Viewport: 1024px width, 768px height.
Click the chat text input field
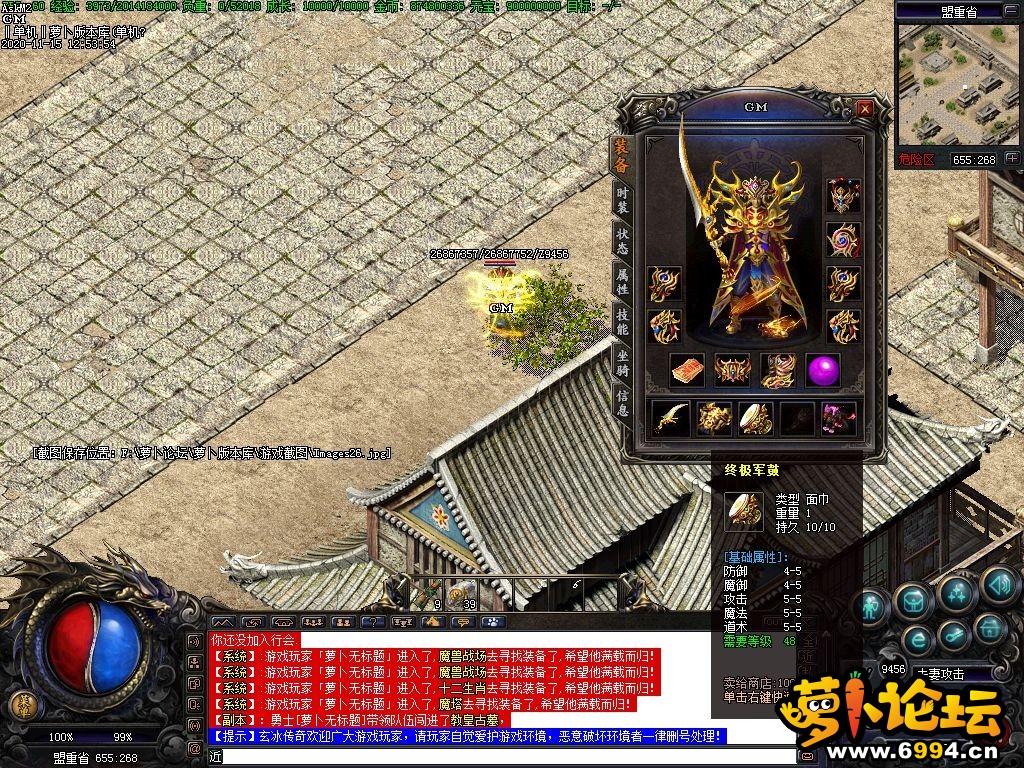(x=500, y=756)
